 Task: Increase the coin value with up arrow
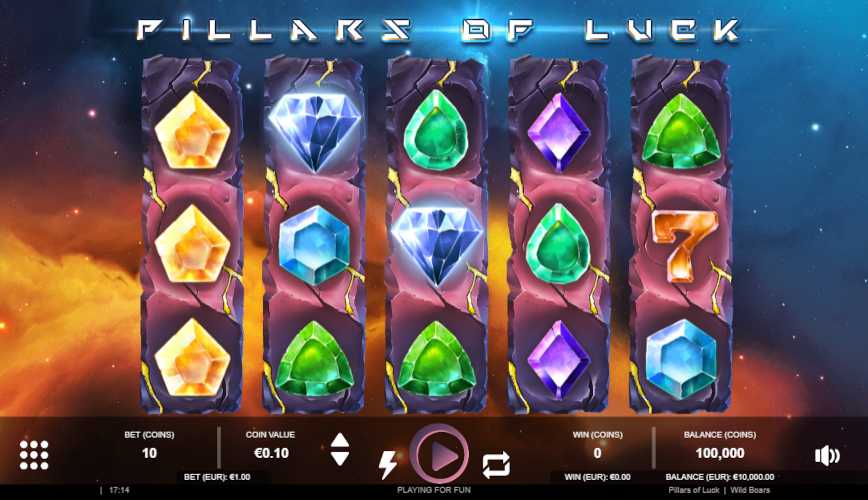[x=340, y=440]
